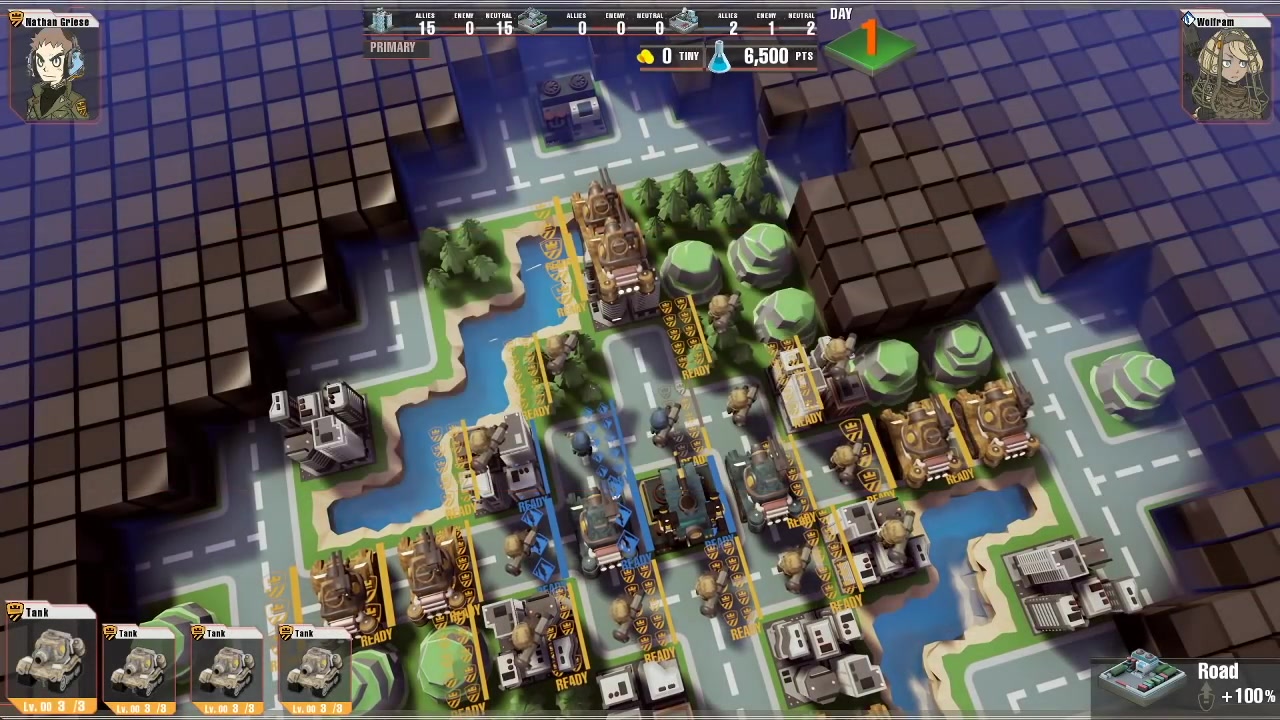Show the Road terrain info panel
The image size is (1280, 720).
(x=1186, y=680)
